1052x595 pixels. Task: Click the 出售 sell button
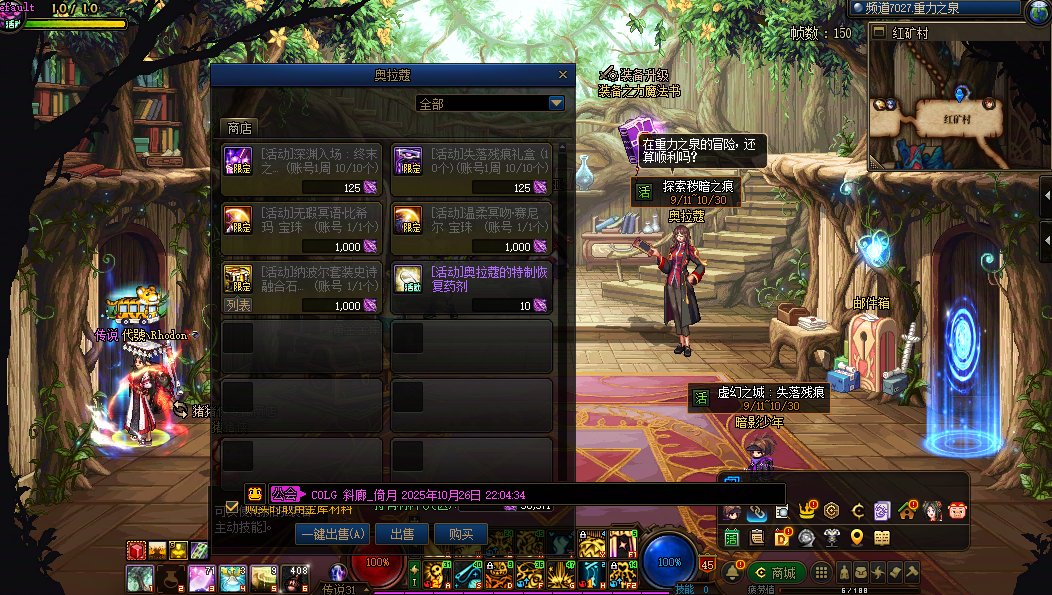[x=402, y=535]
